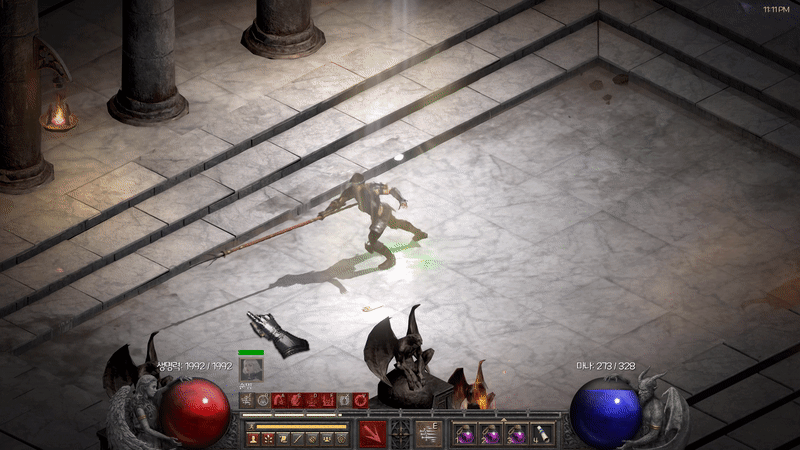Viewport: 800px width, 450px height.
Task: Use the third purple potion in belt
Action: 516,434
